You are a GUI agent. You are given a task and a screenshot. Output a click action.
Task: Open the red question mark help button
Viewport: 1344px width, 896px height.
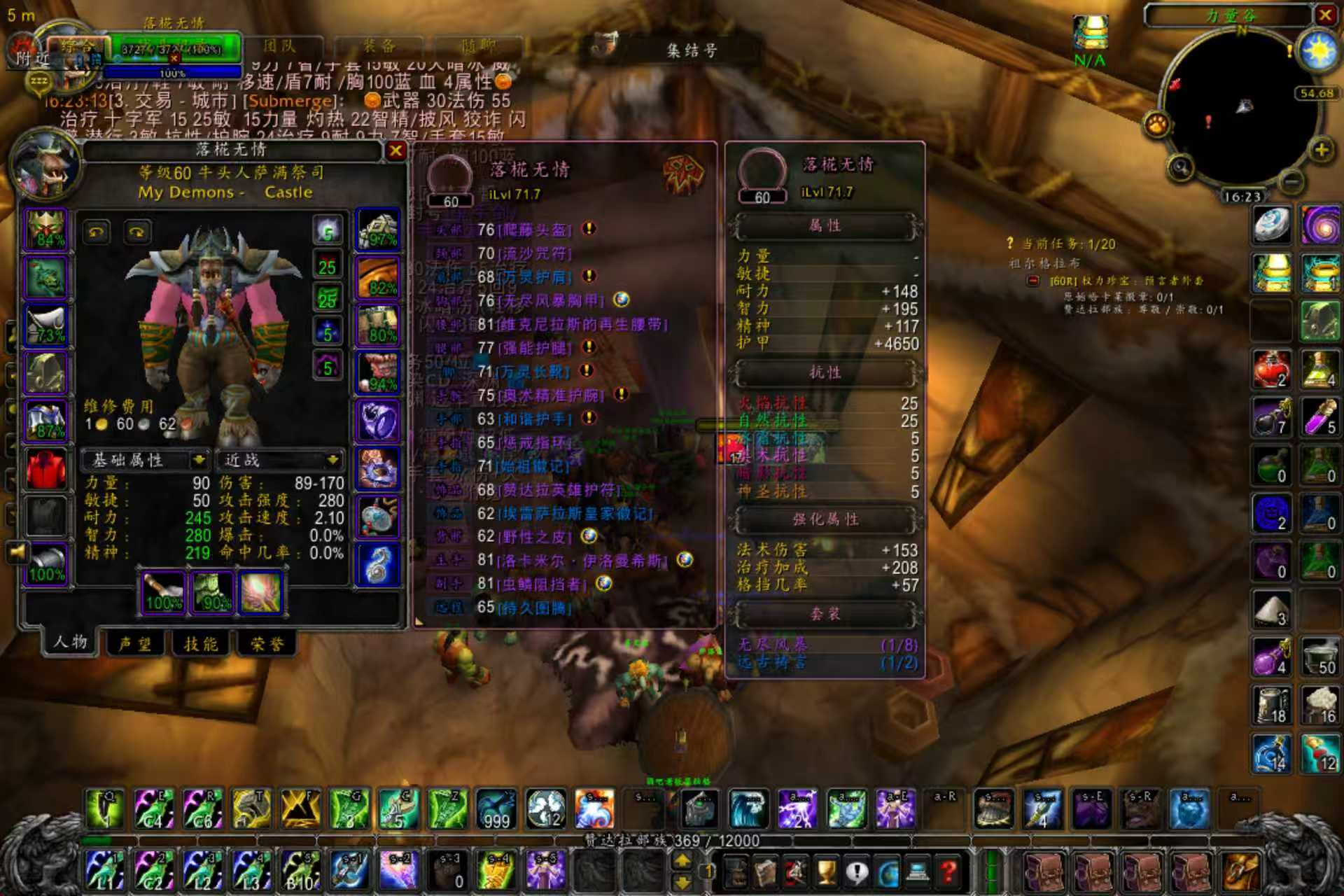[x=948, y=872]
